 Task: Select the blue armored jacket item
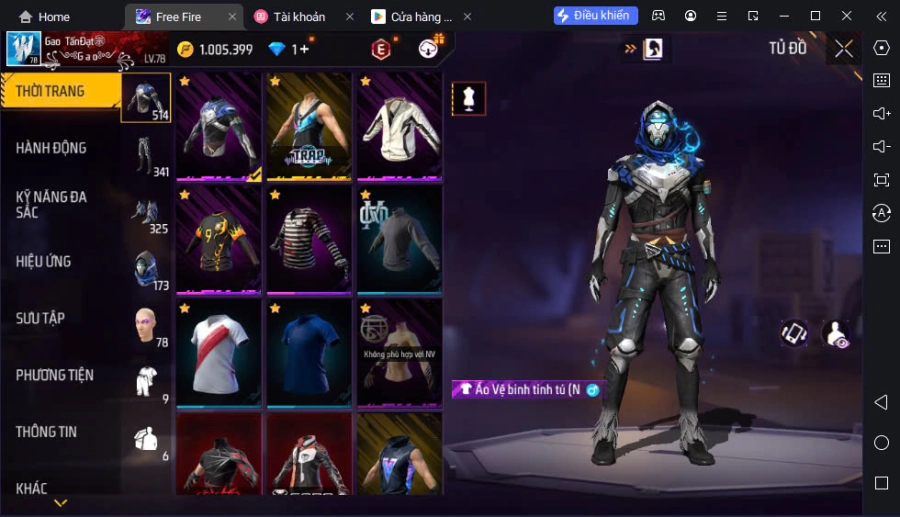(x=218, y=127)
